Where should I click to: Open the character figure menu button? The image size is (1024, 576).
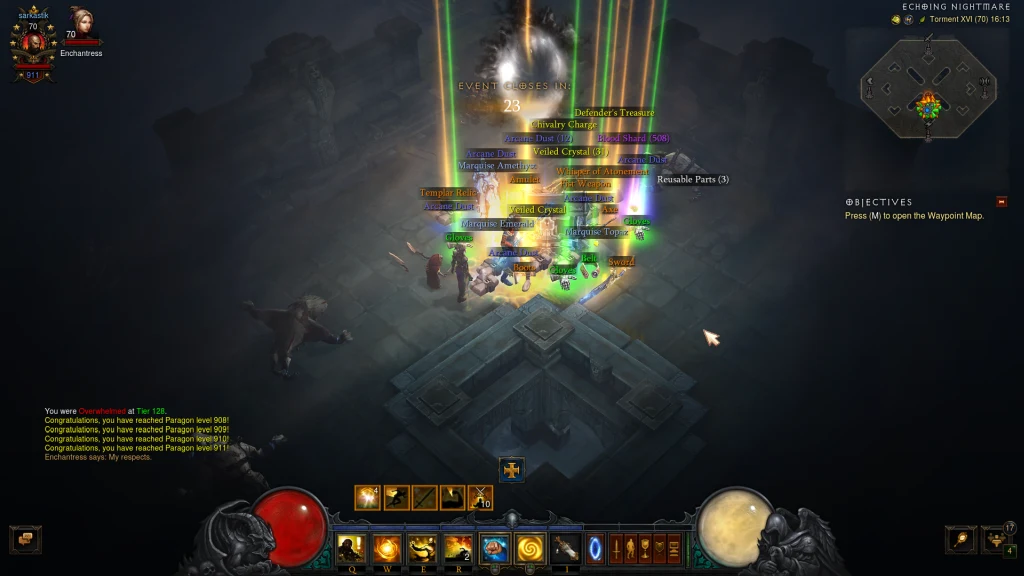[x=631, y=548]
